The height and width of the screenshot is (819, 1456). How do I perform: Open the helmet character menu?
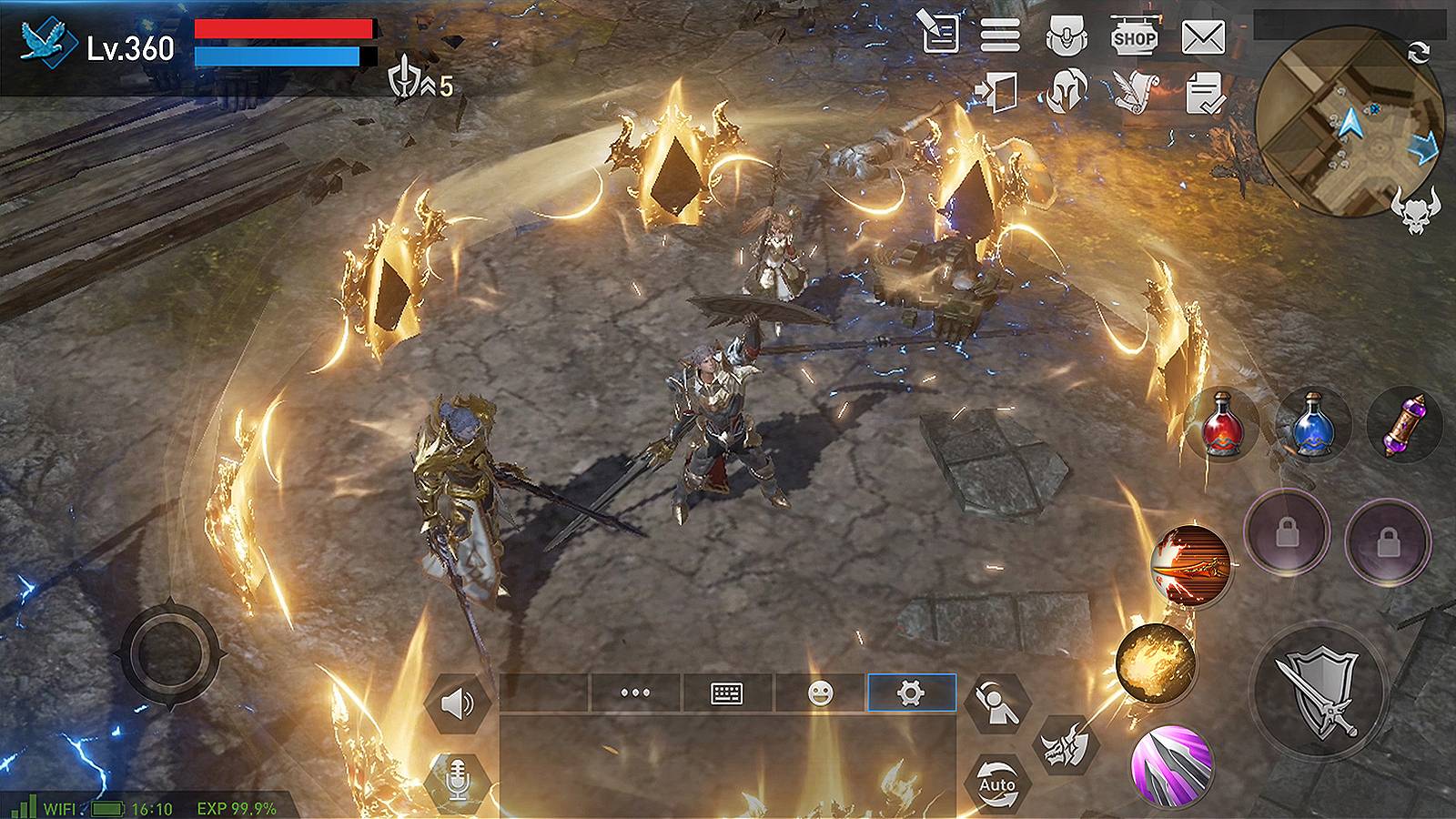coord(1067,91)
